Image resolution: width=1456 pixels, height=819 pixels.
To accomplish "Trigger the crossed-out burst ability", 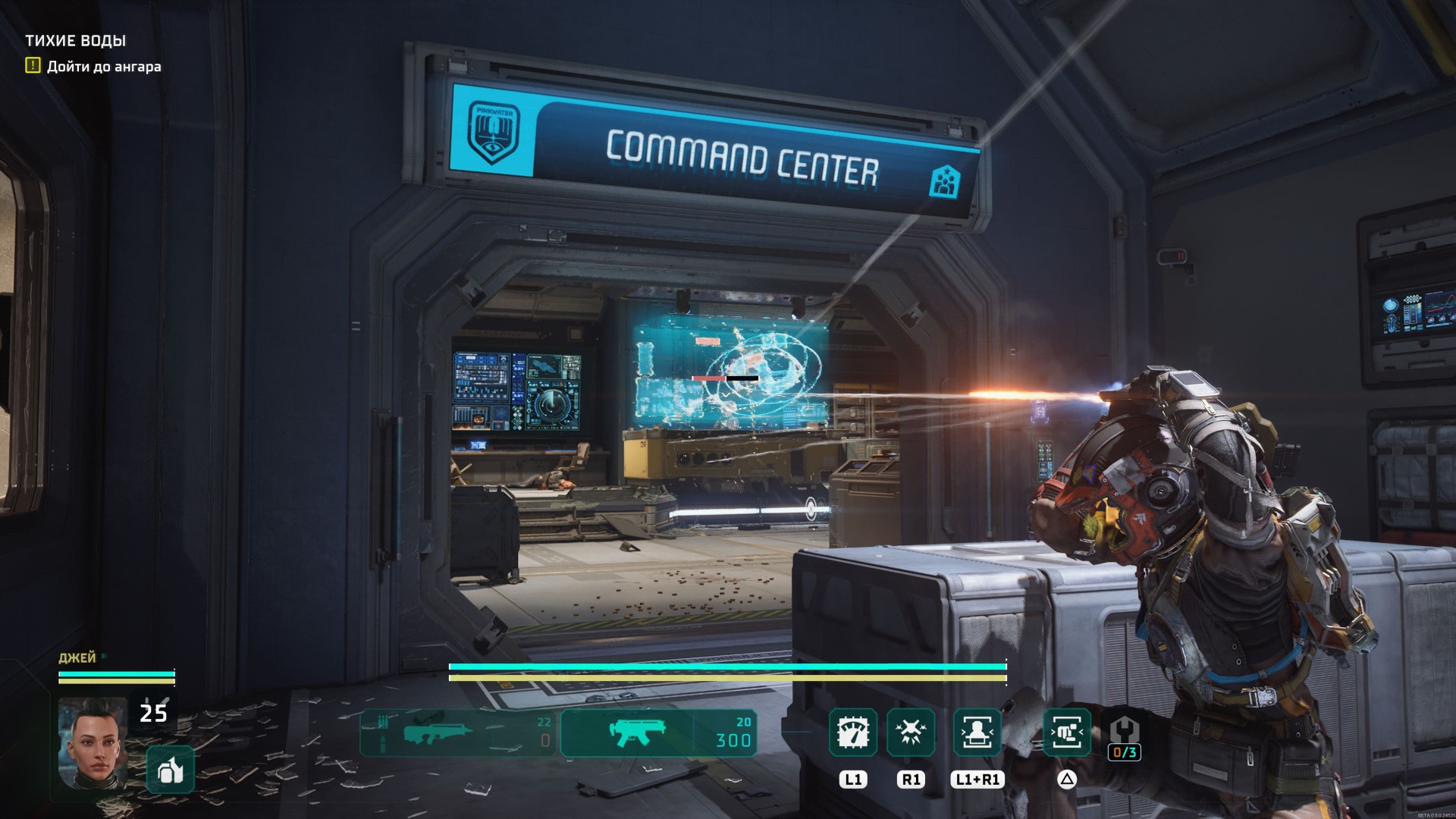I will pyautogui.click(x=911, y=733).
